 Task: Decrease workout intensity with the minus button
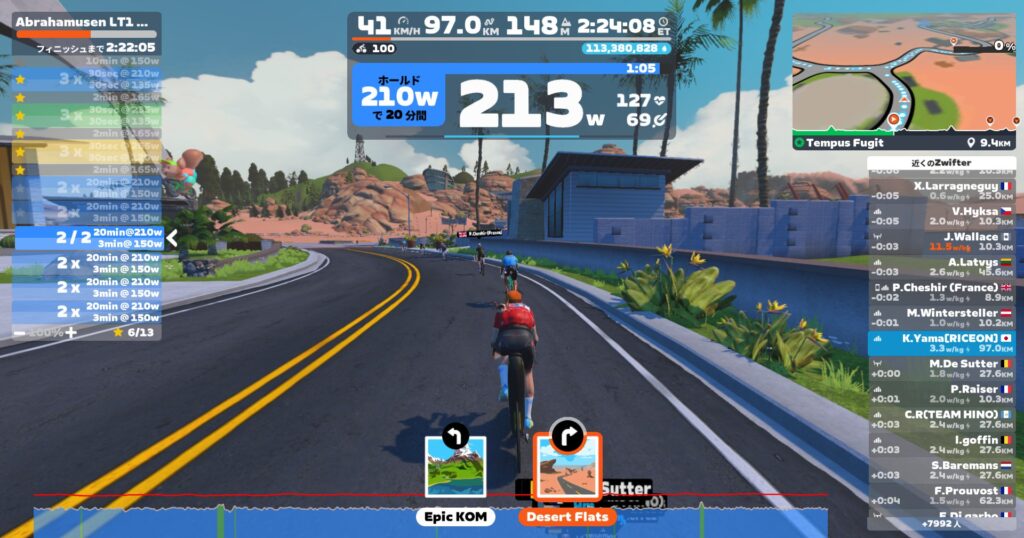[19, 332]
